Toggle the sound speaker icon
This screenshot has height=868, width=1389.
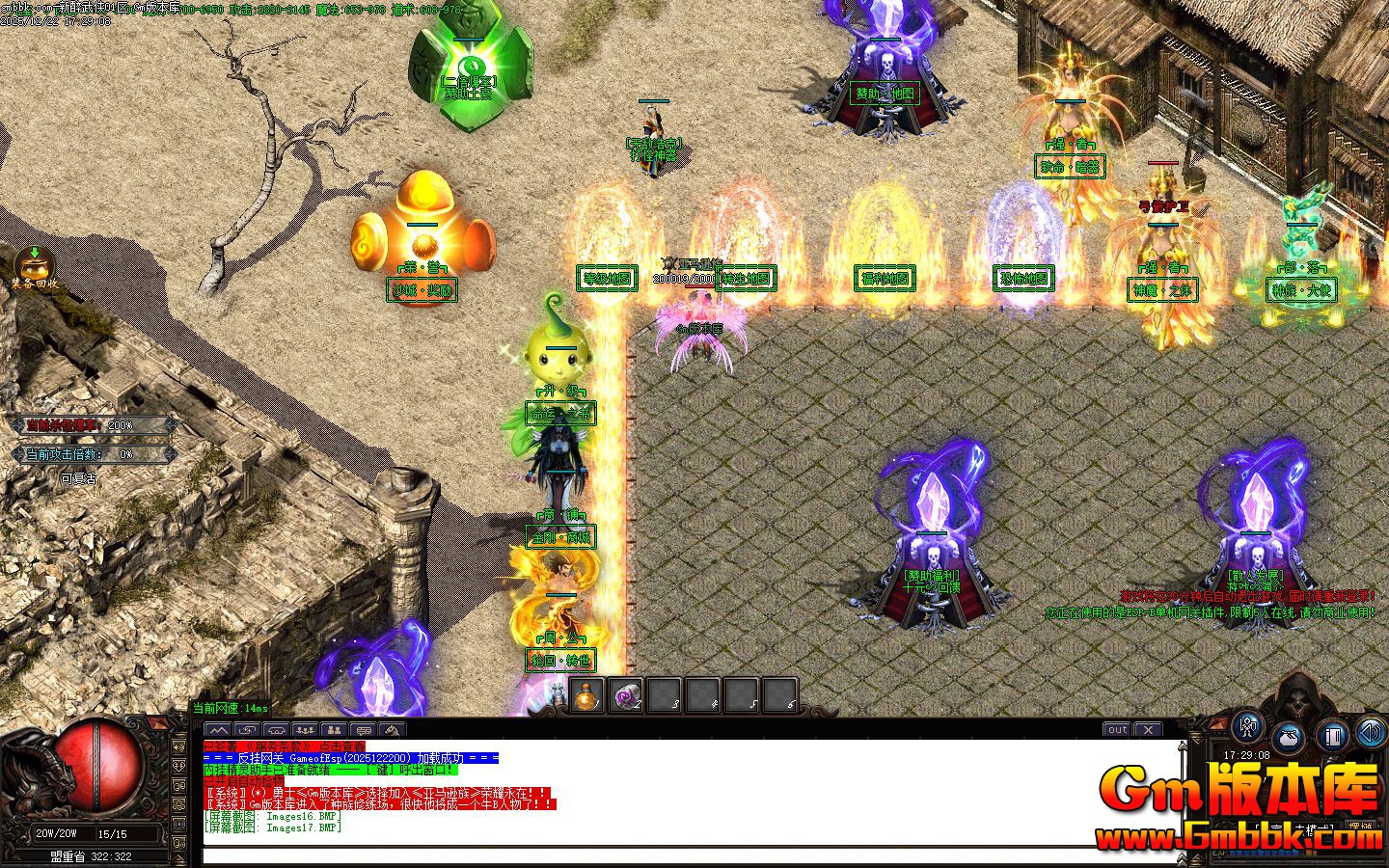1371,733
